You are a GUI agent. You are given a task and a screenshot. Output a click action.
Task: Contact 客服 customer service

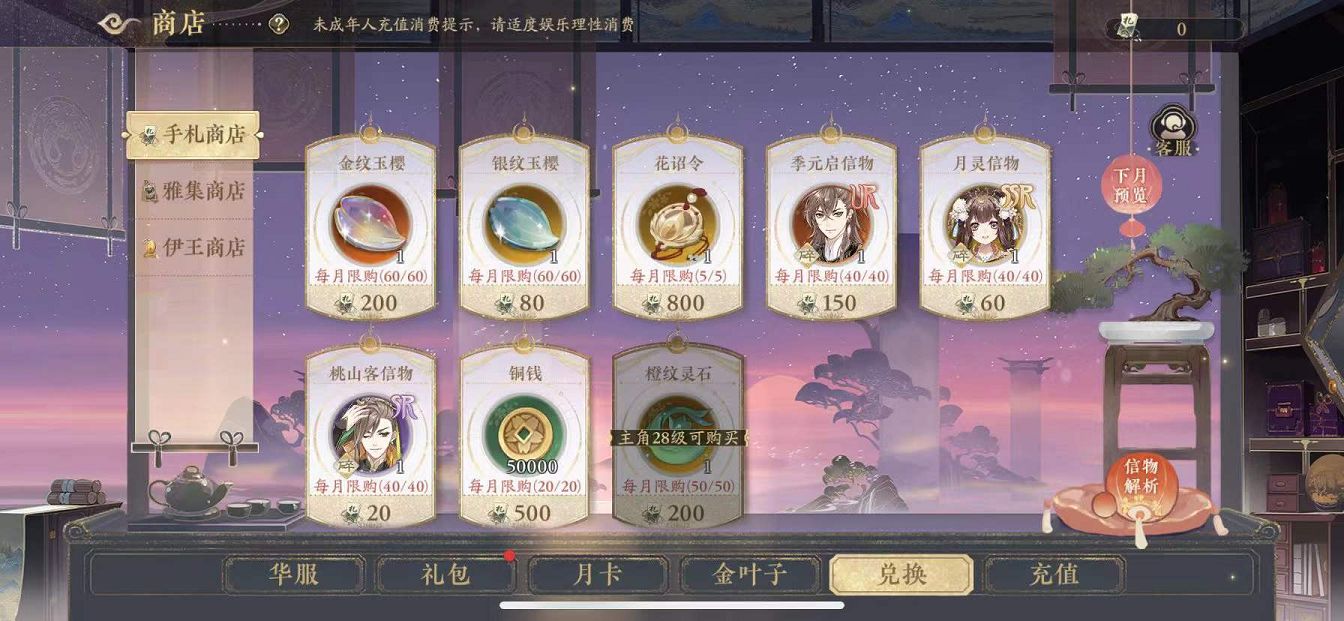1174,134
